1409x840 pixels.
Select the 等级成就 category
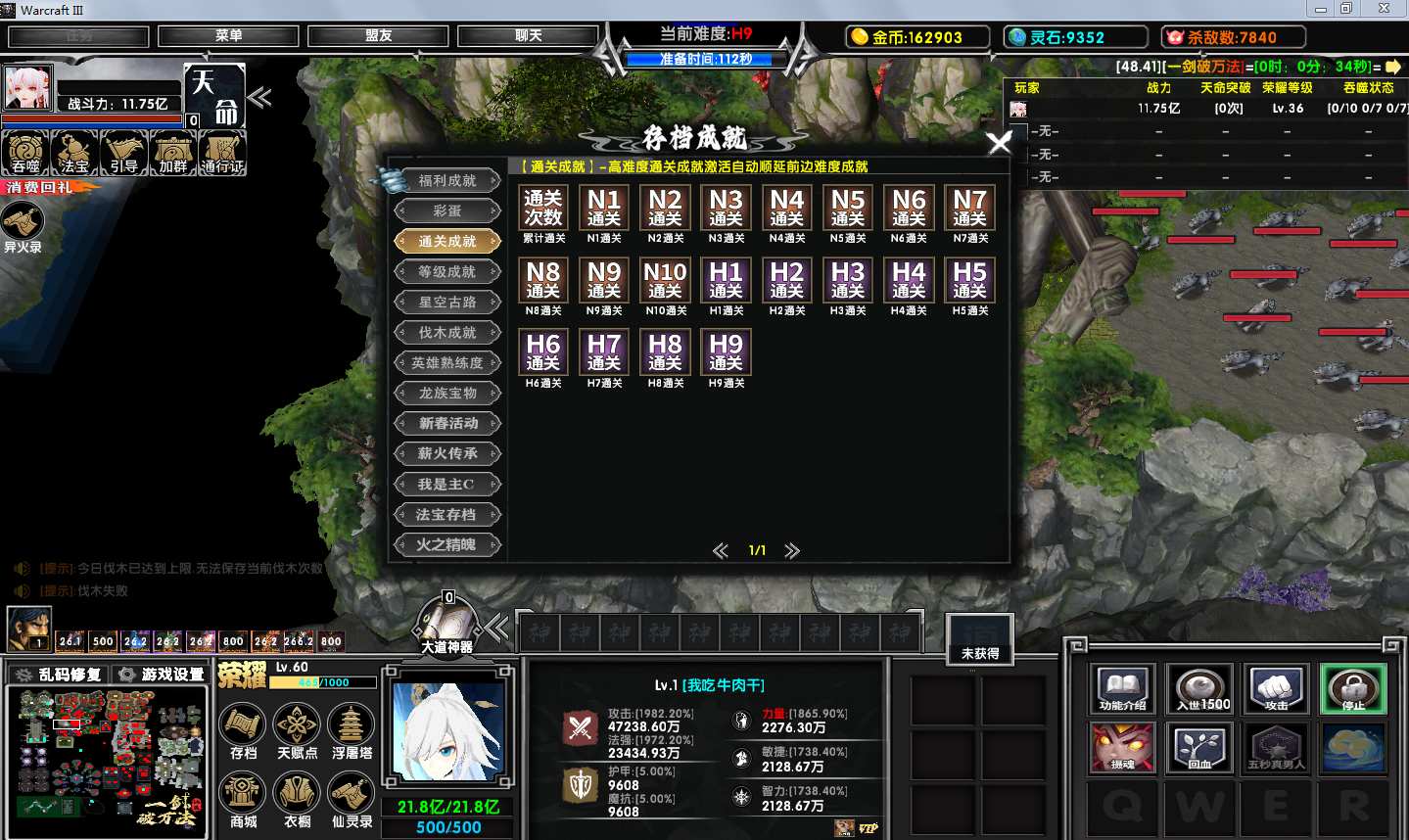point(447,272)
